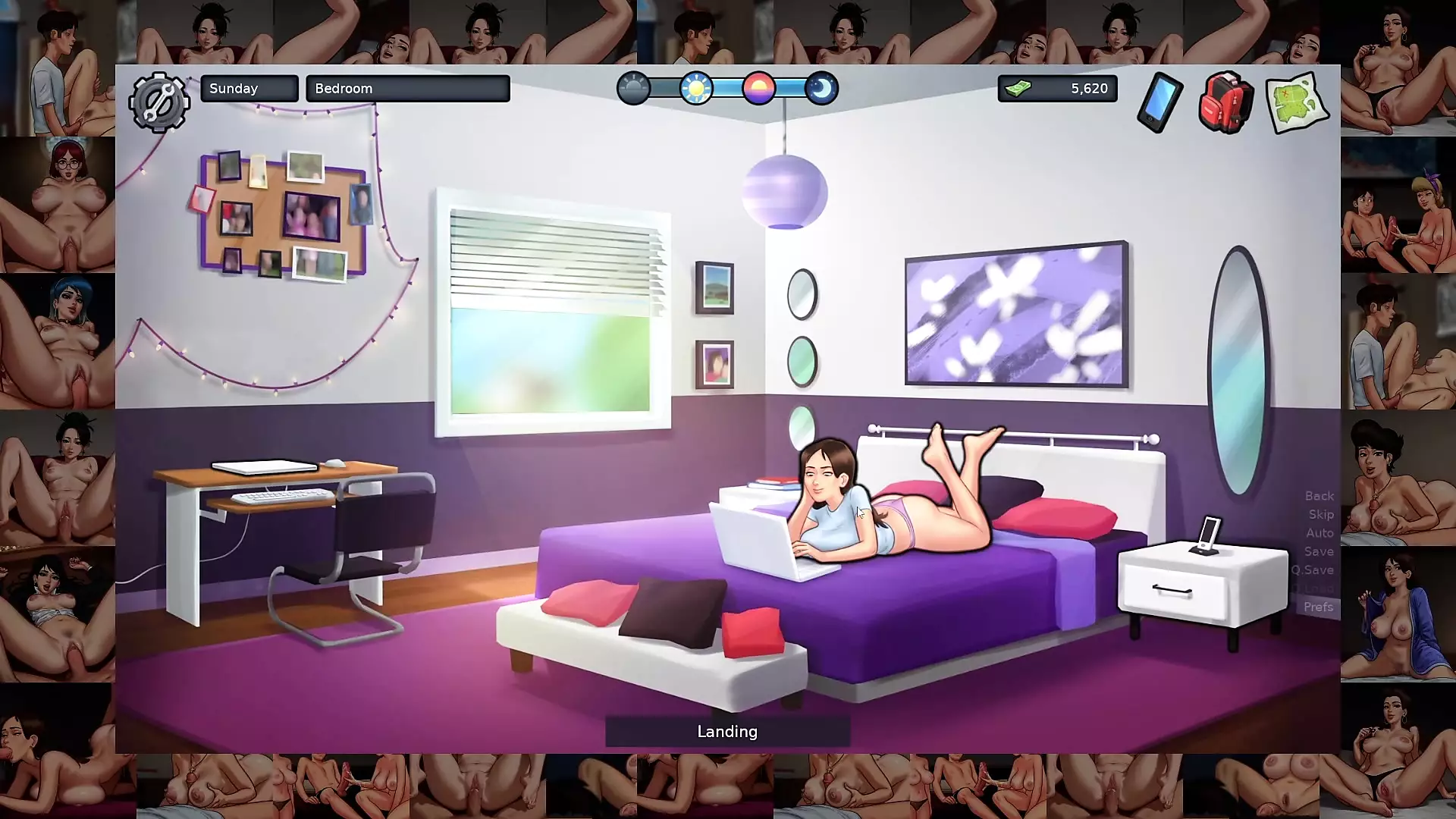Image resolution: width=1456 pixels, height=819 pixels.
Task: Toggle the current time-of-day indicator
Action: point(759,89)
